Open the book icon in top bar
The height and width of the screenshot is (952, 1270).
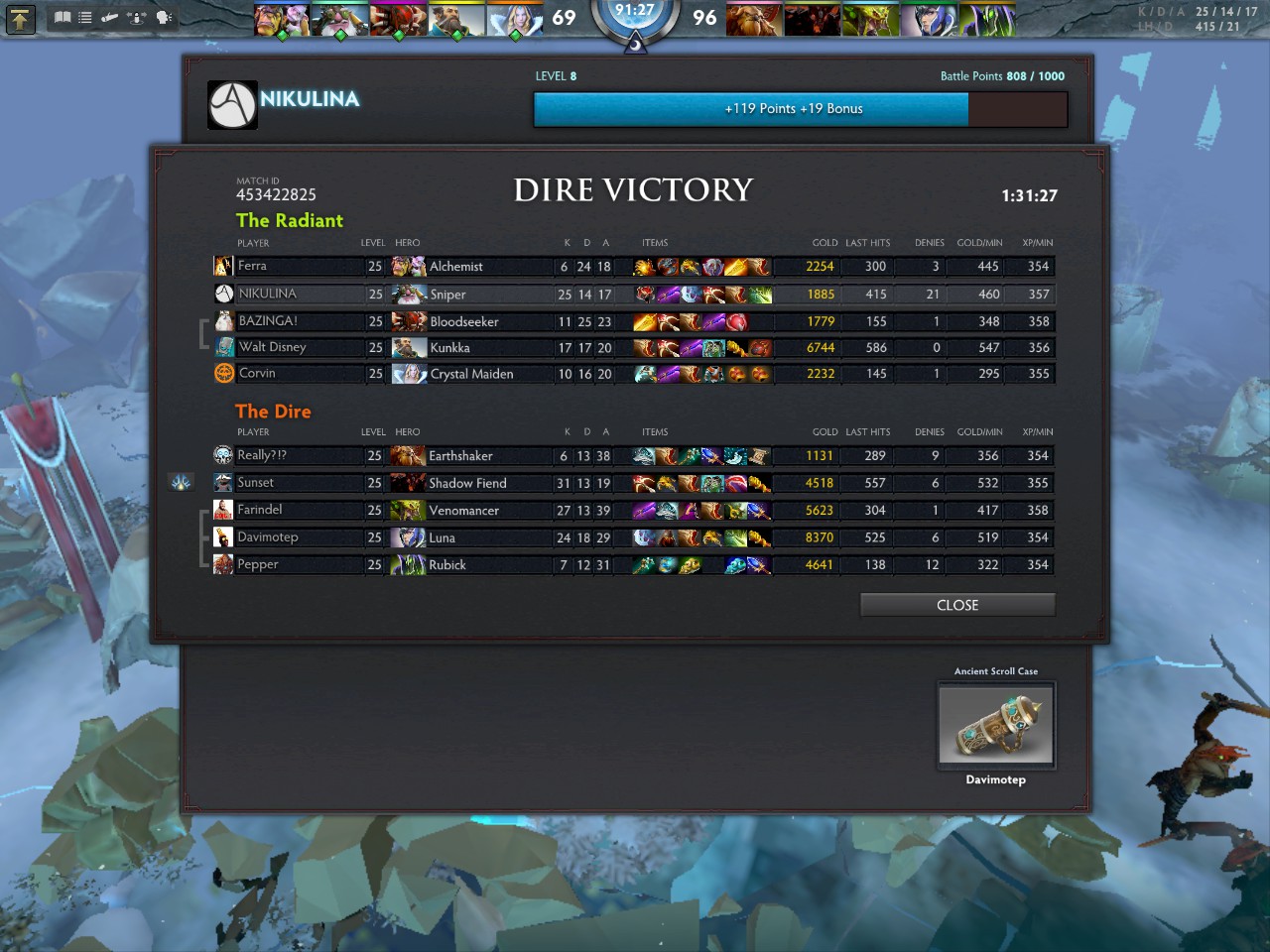63,18
